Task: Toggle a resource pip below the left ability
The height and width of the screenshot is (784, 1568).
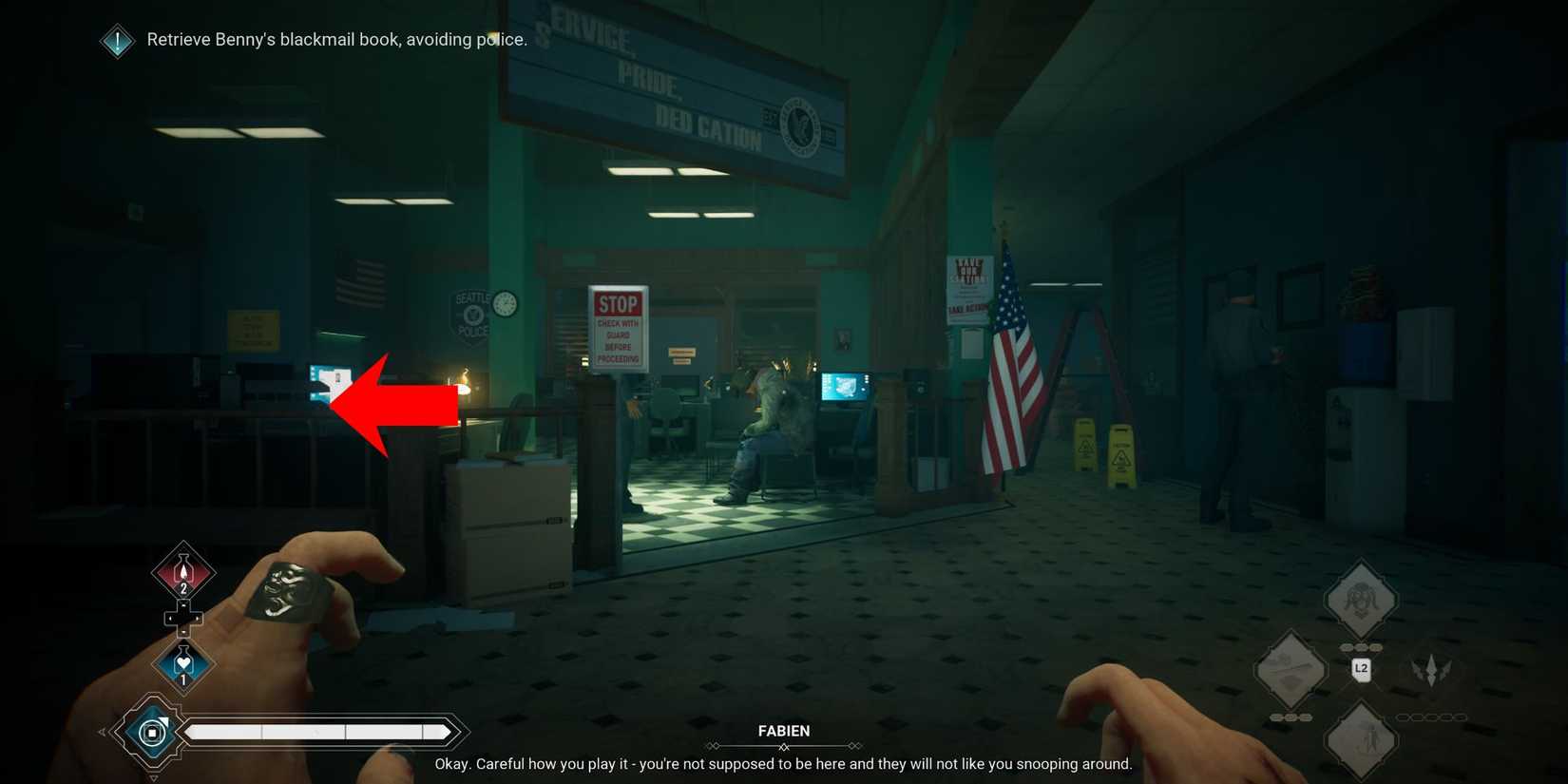Action: click(x=1291, y=717)
